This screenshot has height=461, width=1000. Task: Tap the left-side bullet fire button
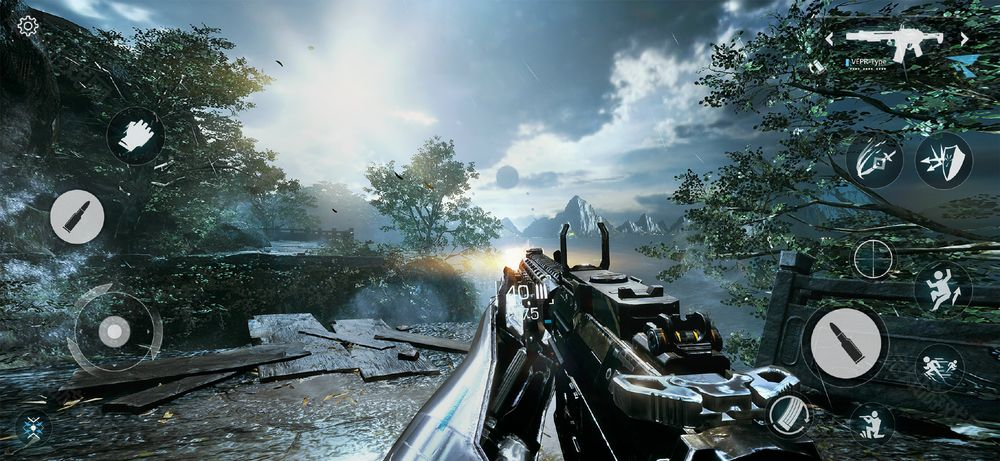tap(77, 216)
